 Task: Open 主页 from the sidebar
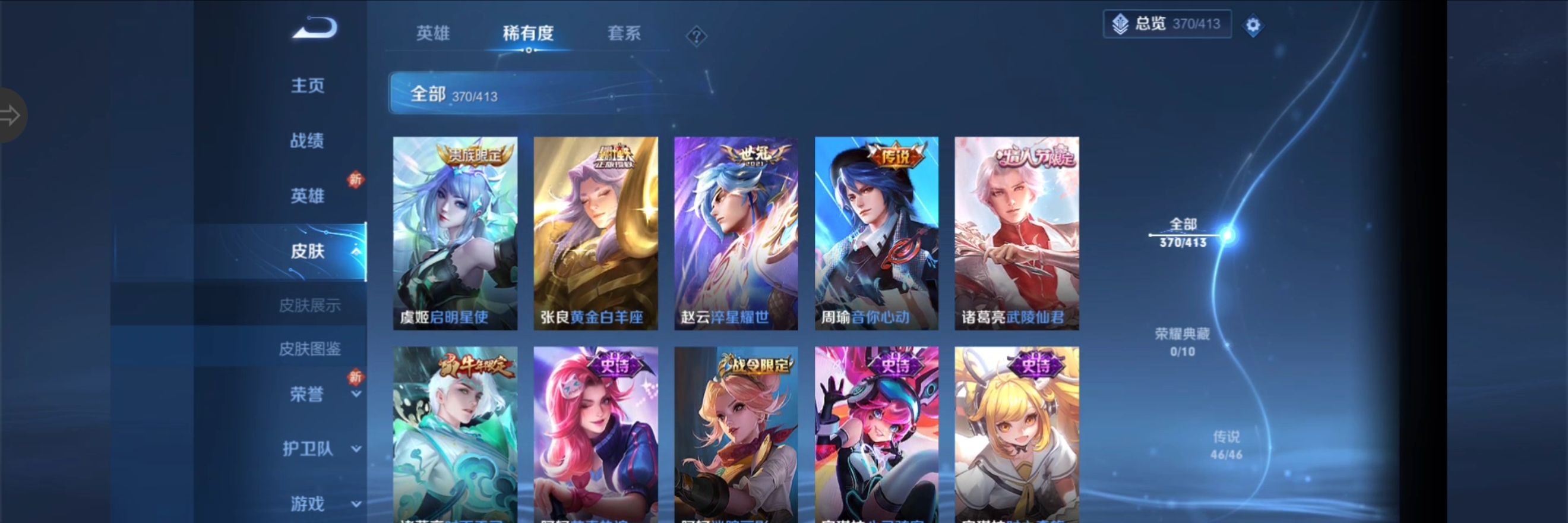[x=308, y=86]
